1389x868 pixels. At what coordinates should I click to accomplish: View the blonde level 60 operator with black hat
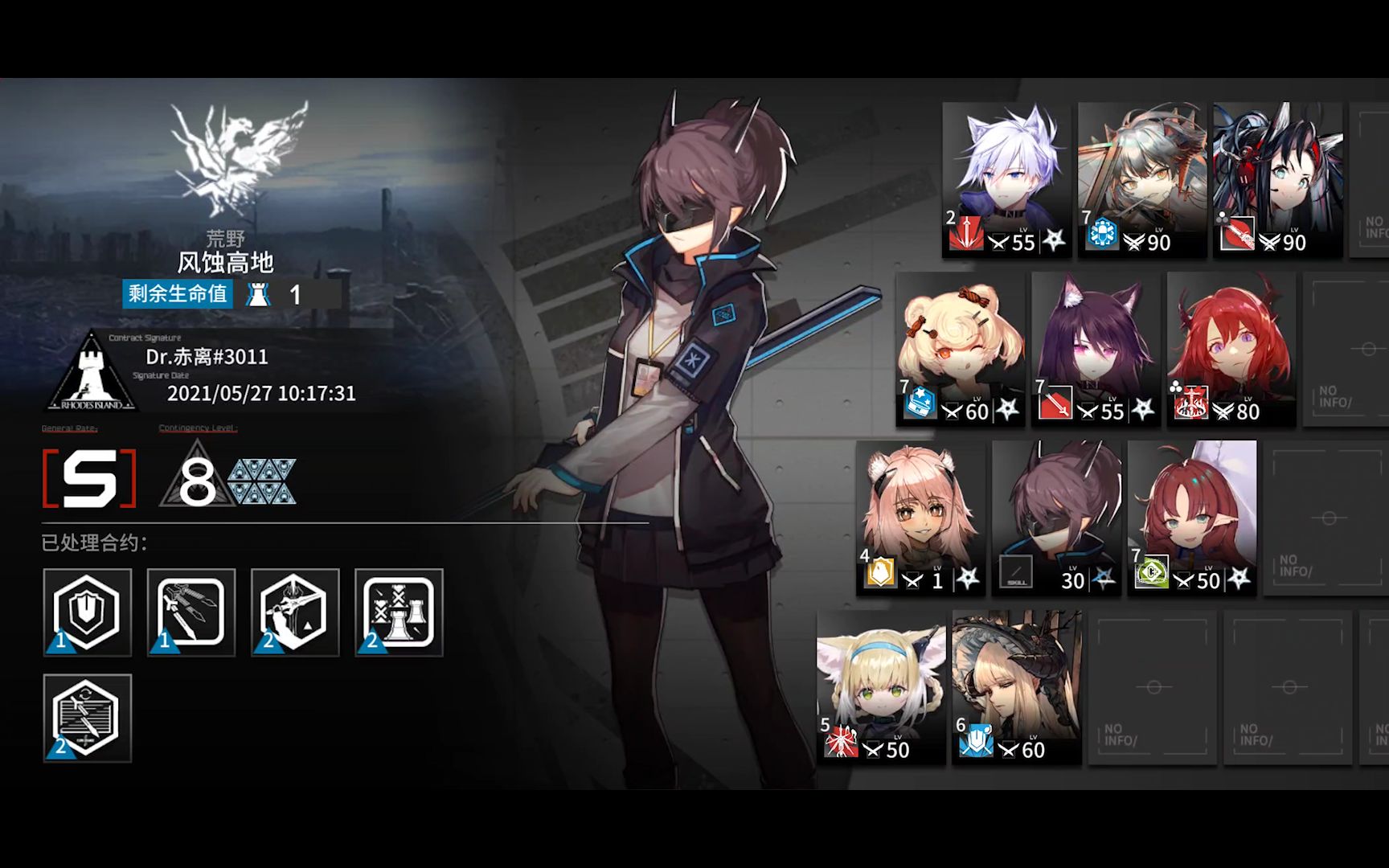coord(1017,686)
